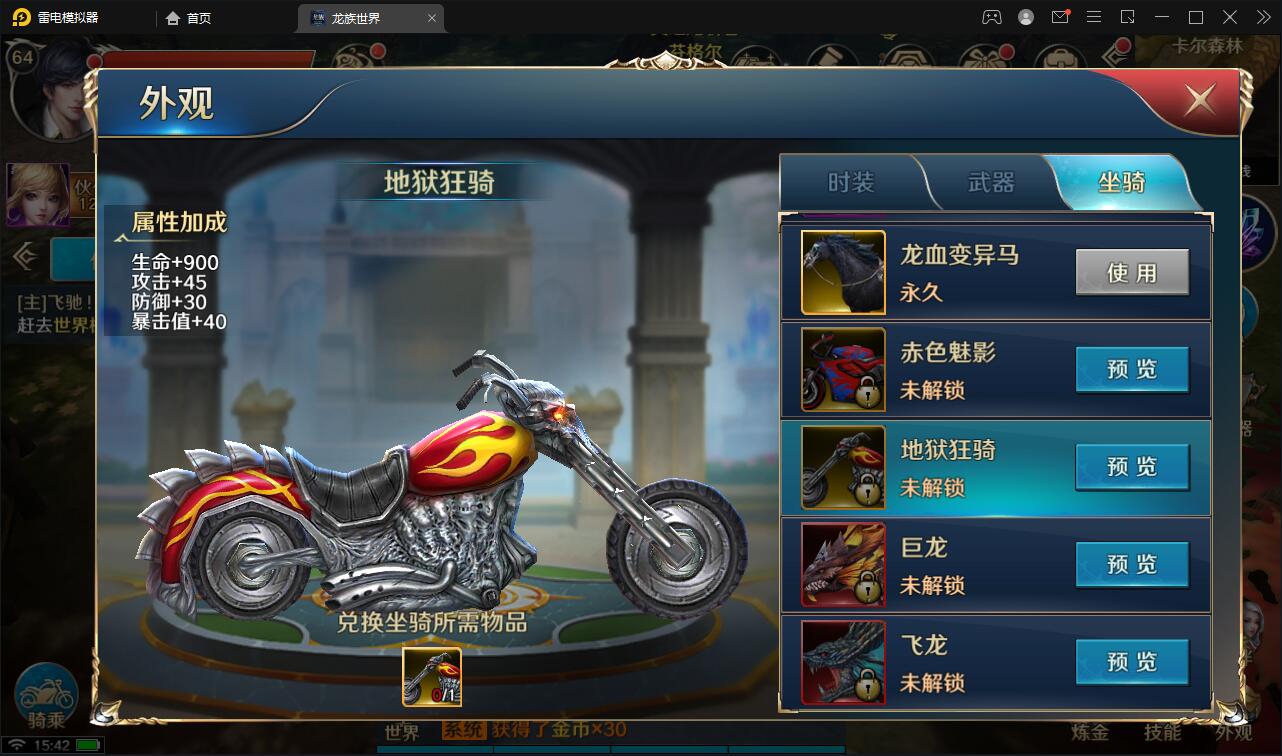Minimize the emulator window
Viewport: 1282px width, 756px height.
click(x=1161, y=17)
